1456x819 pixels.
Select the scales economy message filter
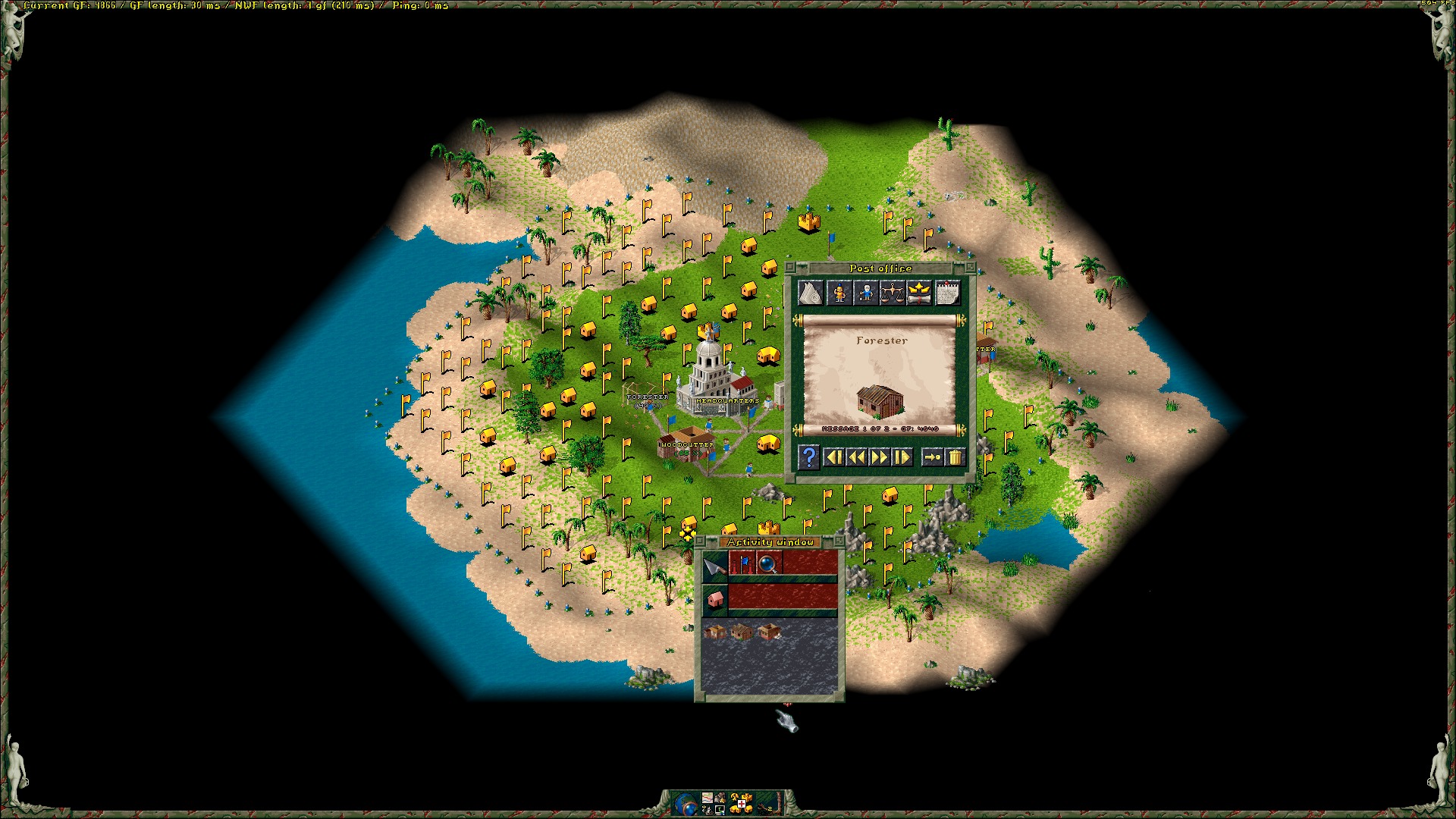click(x=892, y=293)
